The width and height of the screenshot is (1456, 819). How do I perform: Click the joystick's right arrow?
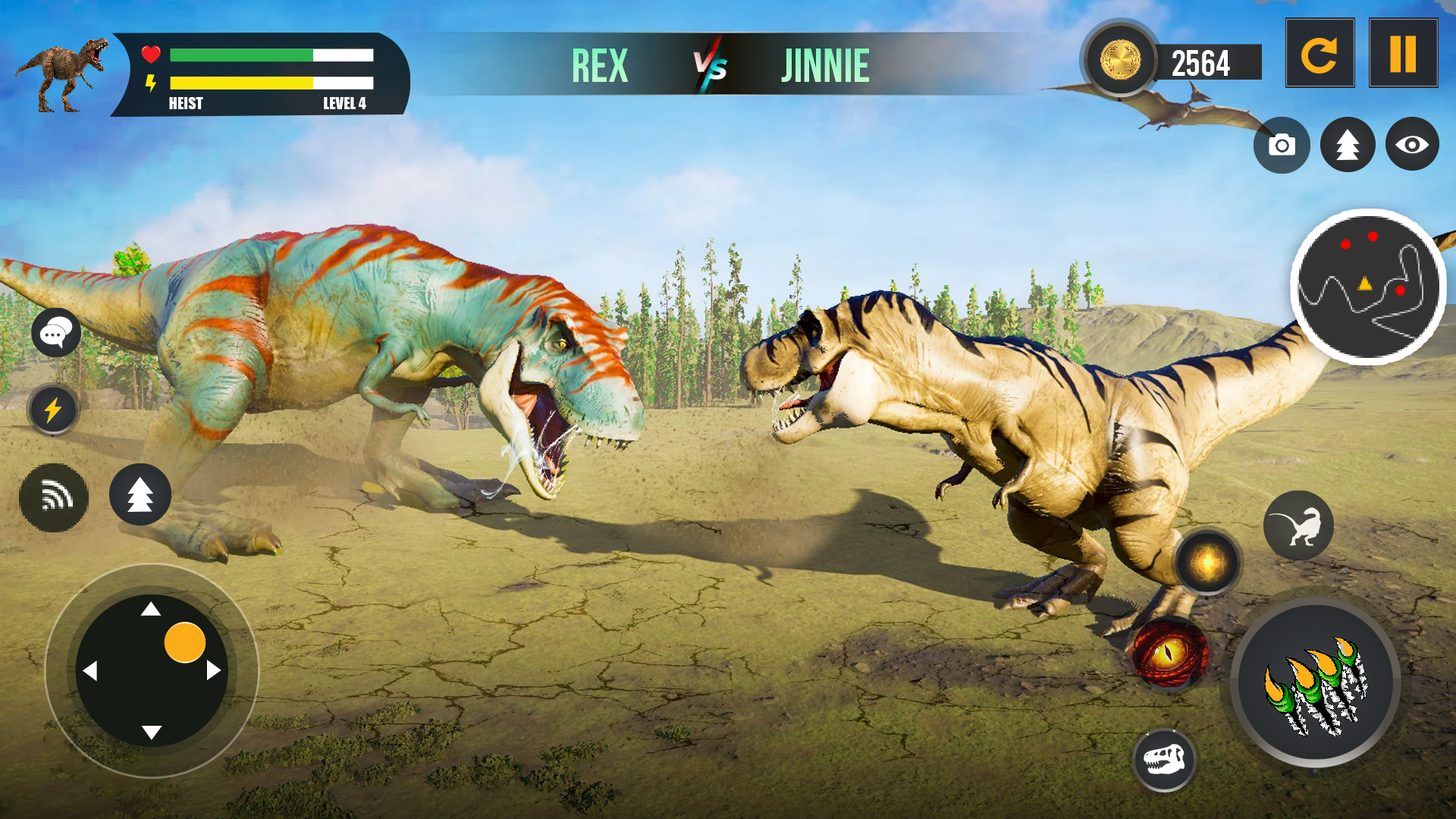click(213, 670)
